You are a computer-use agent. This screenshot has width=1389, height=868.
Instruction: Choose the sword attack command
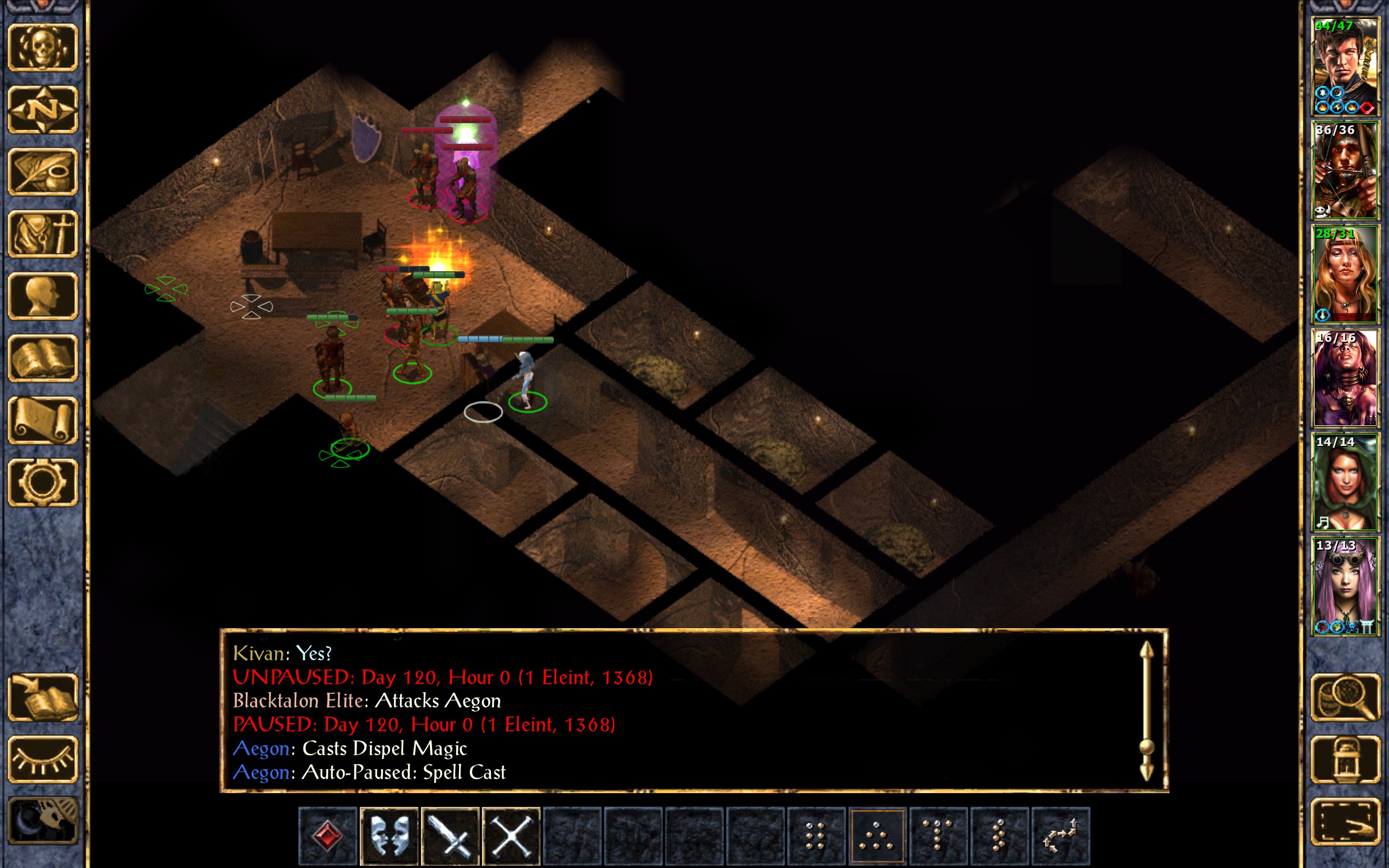coord(450,835)
